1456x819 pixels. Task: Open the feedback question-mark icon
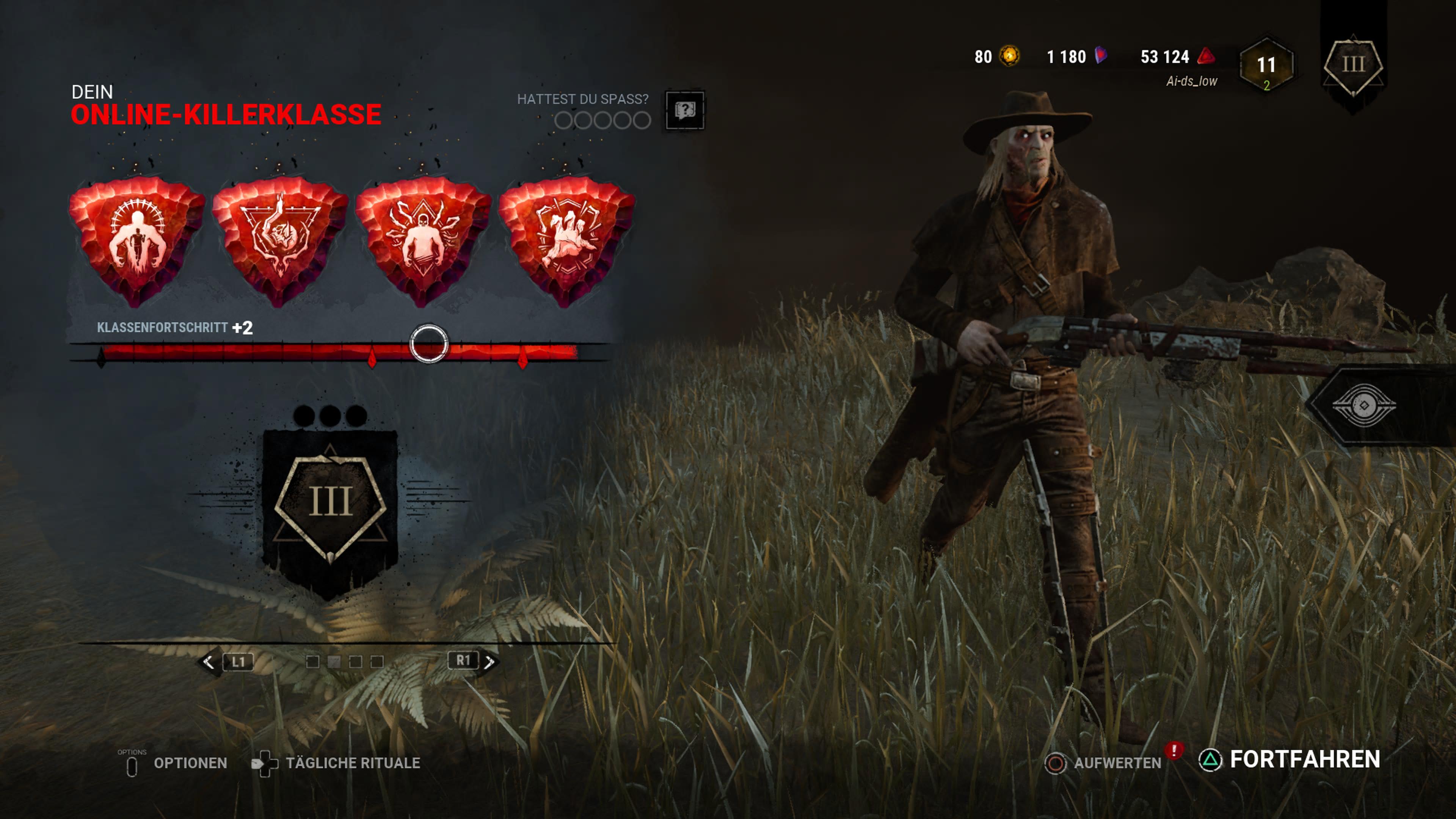685,111
